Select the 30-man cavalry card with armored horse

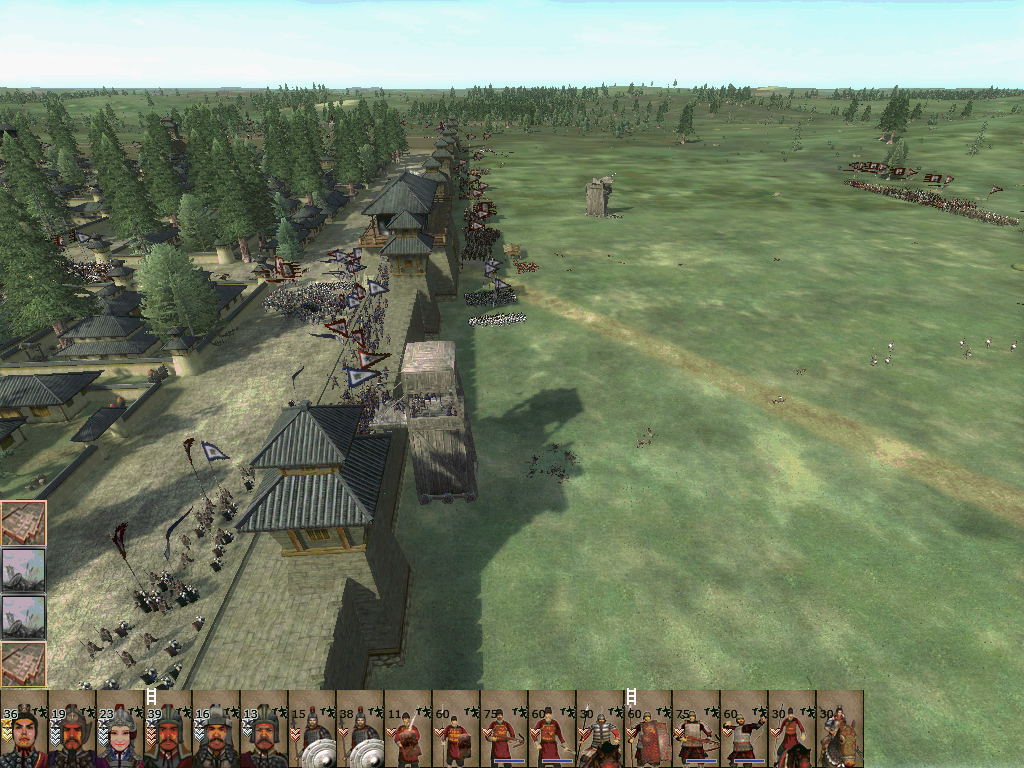click(840, 729)
